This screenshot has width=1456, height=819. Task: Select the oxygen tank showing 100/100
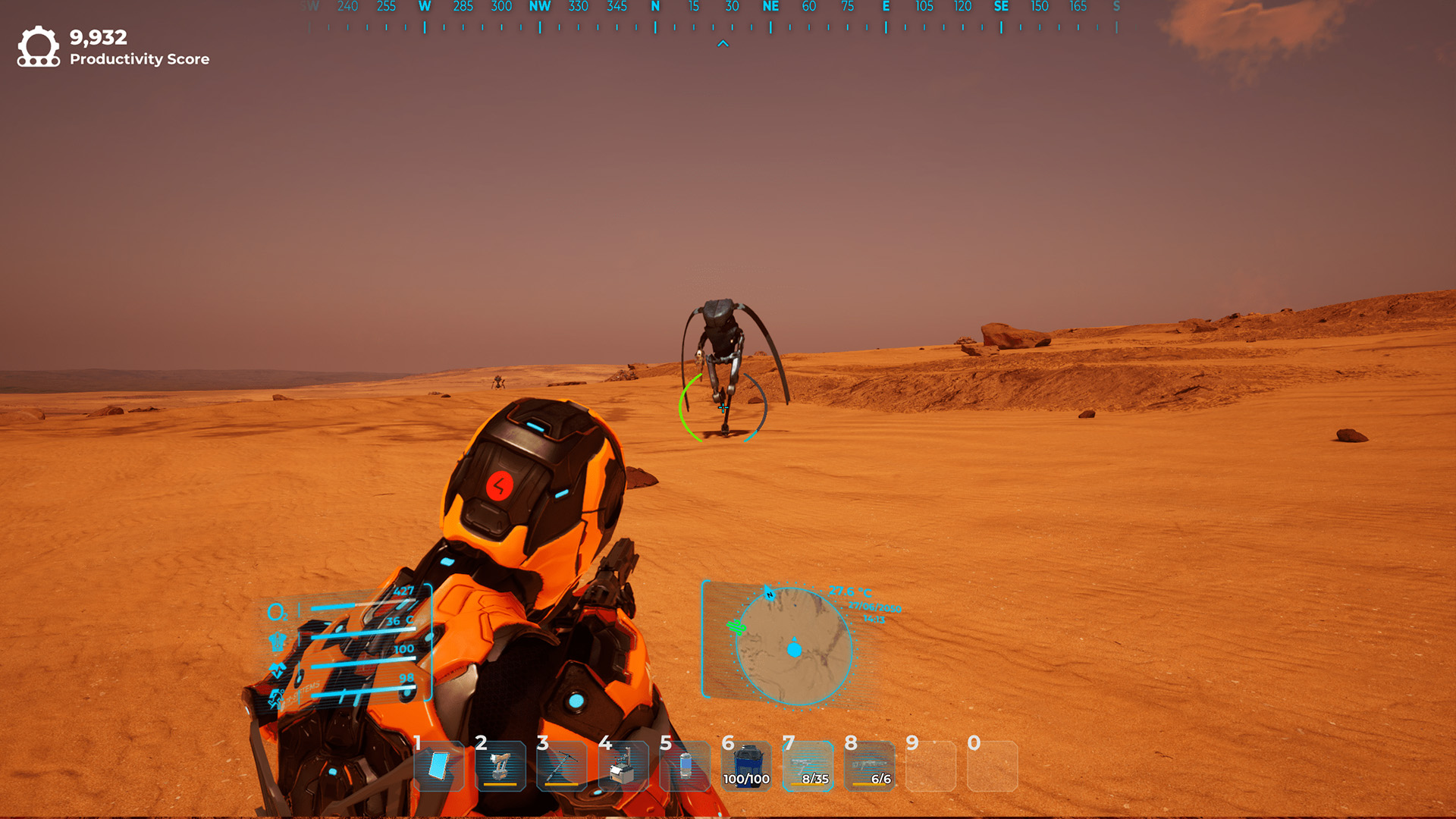pos(748,766)
